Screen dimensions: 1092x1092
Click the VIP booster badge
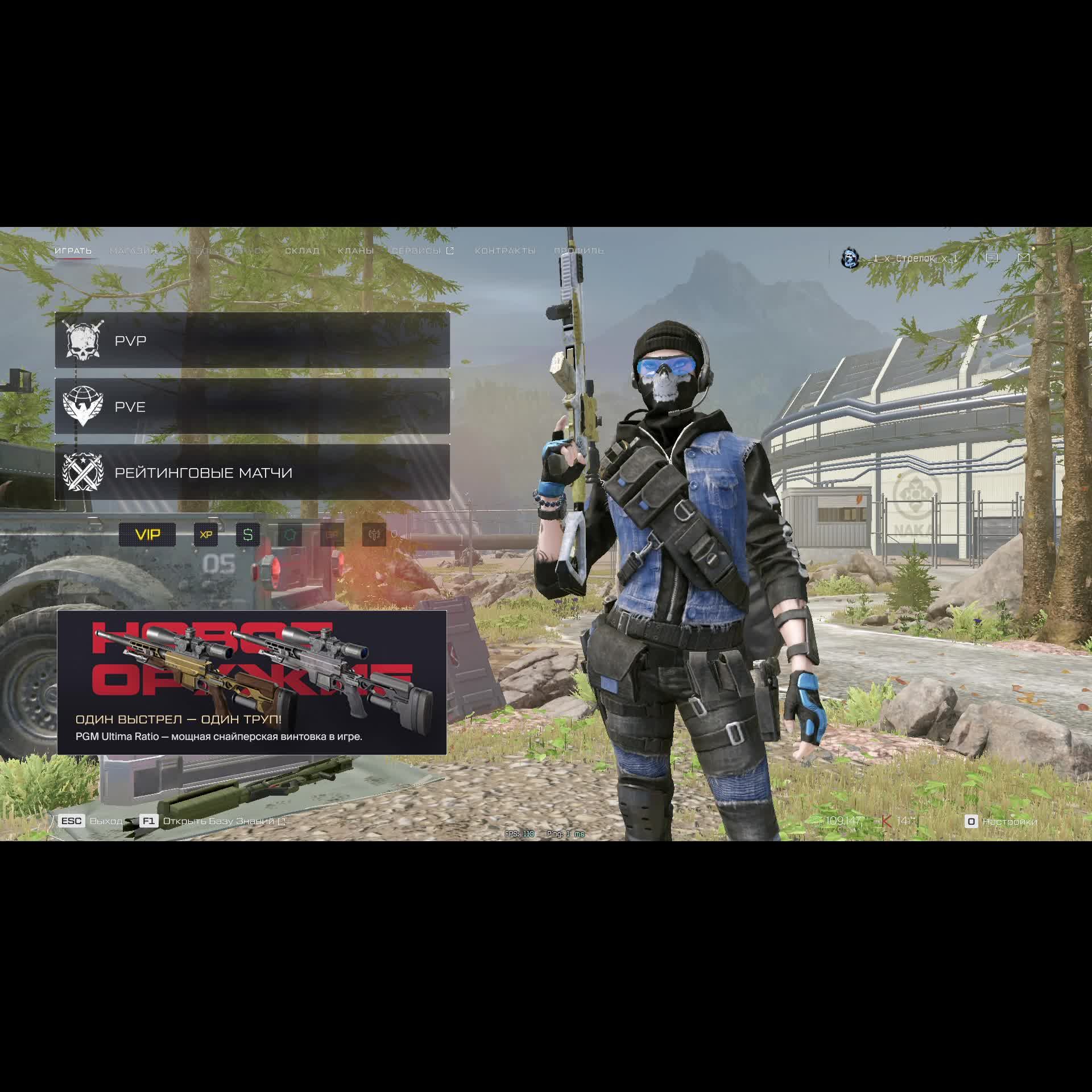point(147,535)
